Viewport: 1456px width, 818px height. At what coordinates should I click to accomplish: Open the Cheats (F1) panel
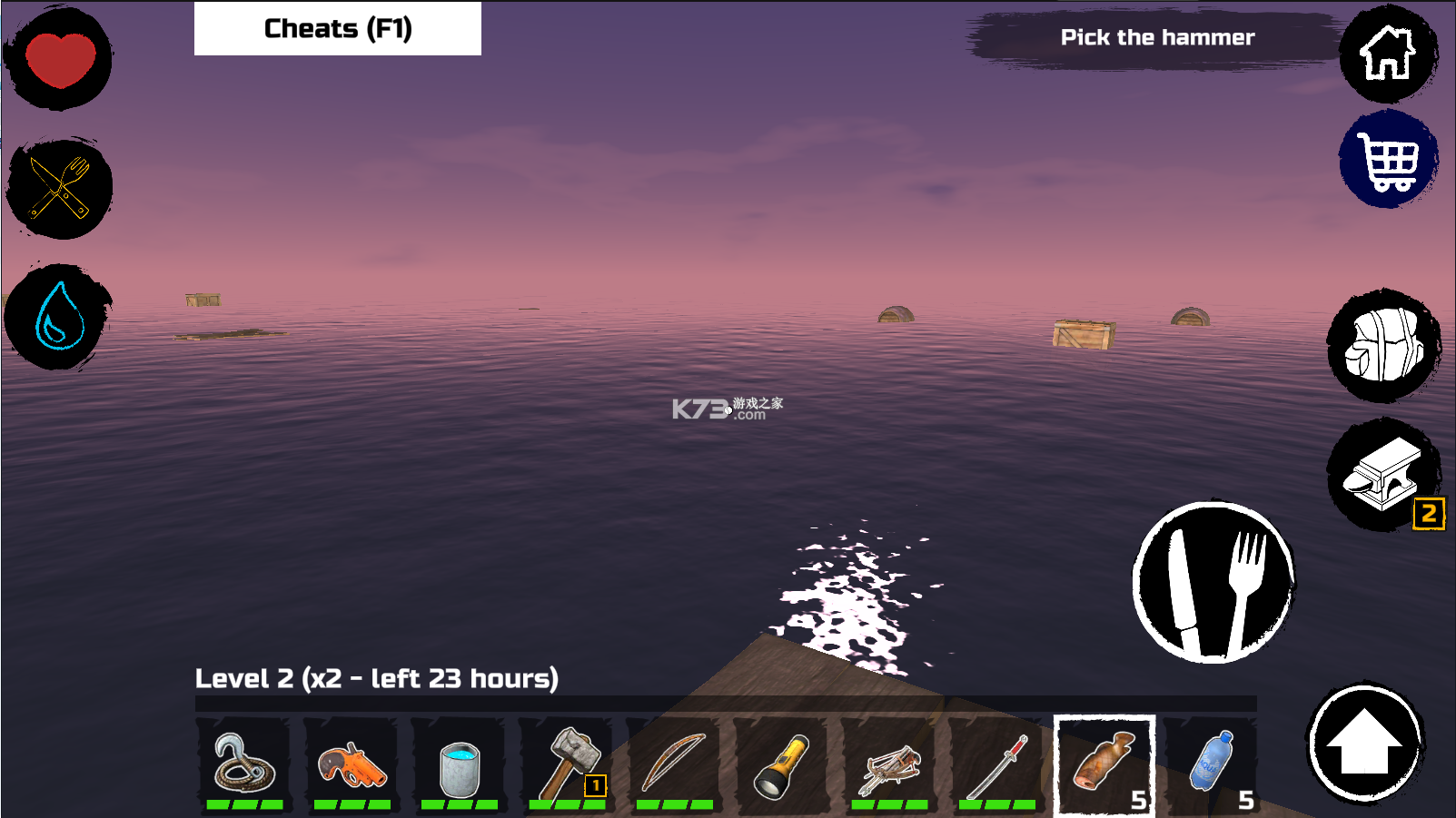(337, 29)
